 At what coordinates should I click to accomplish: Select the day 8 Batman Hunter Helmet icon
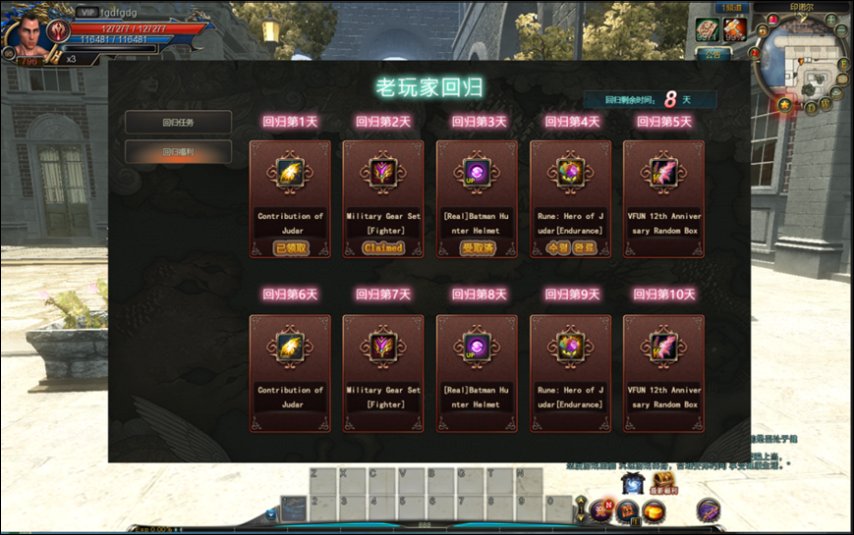477,348
